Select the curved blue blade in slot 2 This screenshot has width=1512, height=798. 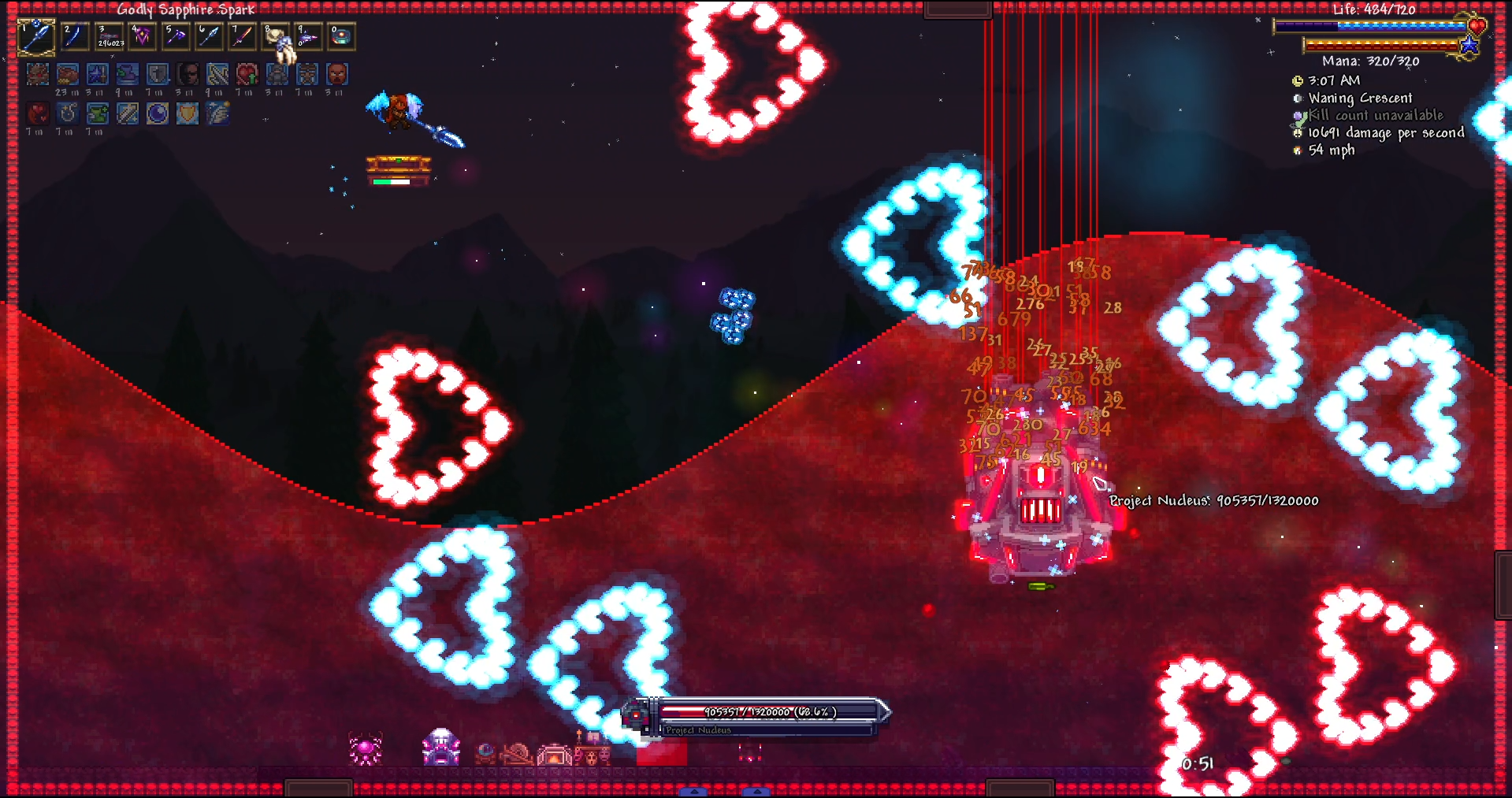tap(76, 37)
